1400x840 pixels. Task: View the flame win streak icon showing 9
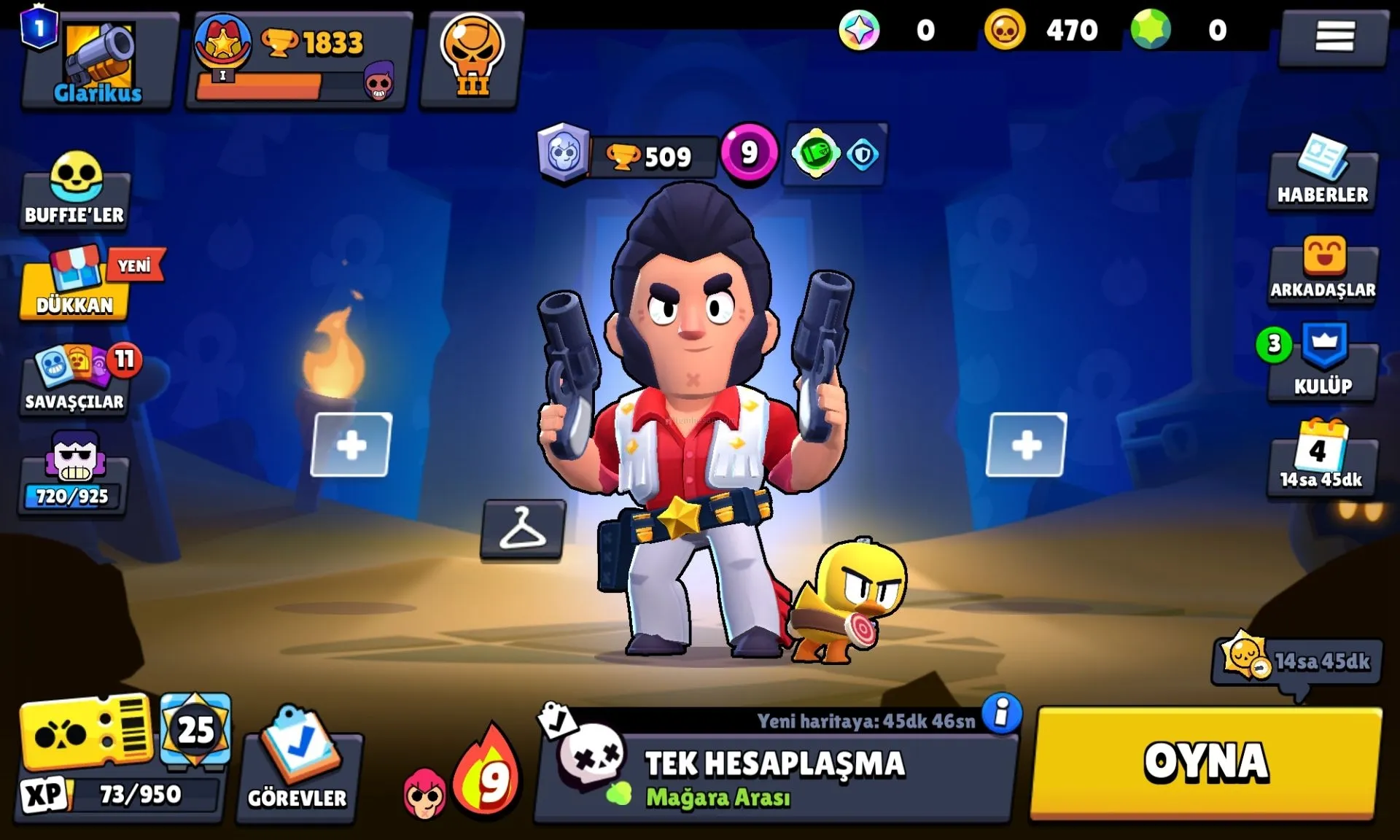tap(487, 774)
